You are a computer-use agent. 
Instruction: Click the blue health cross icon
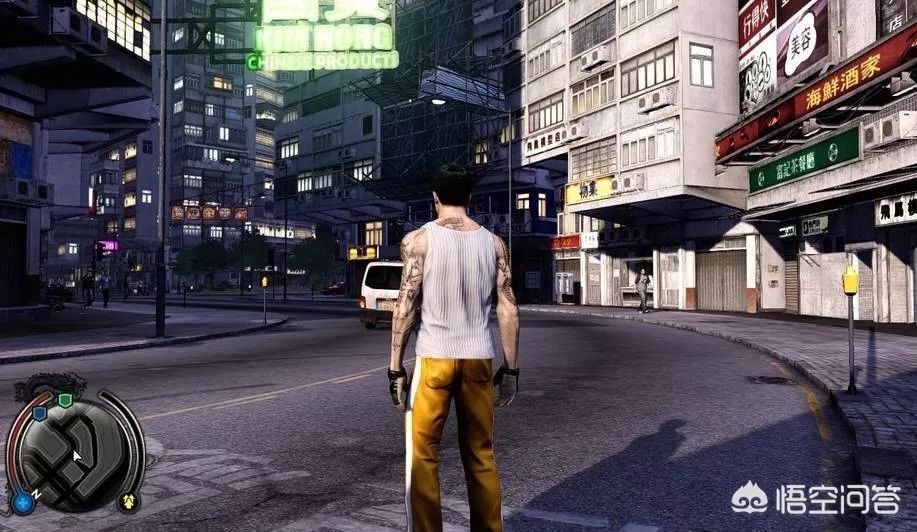(21, 500)
